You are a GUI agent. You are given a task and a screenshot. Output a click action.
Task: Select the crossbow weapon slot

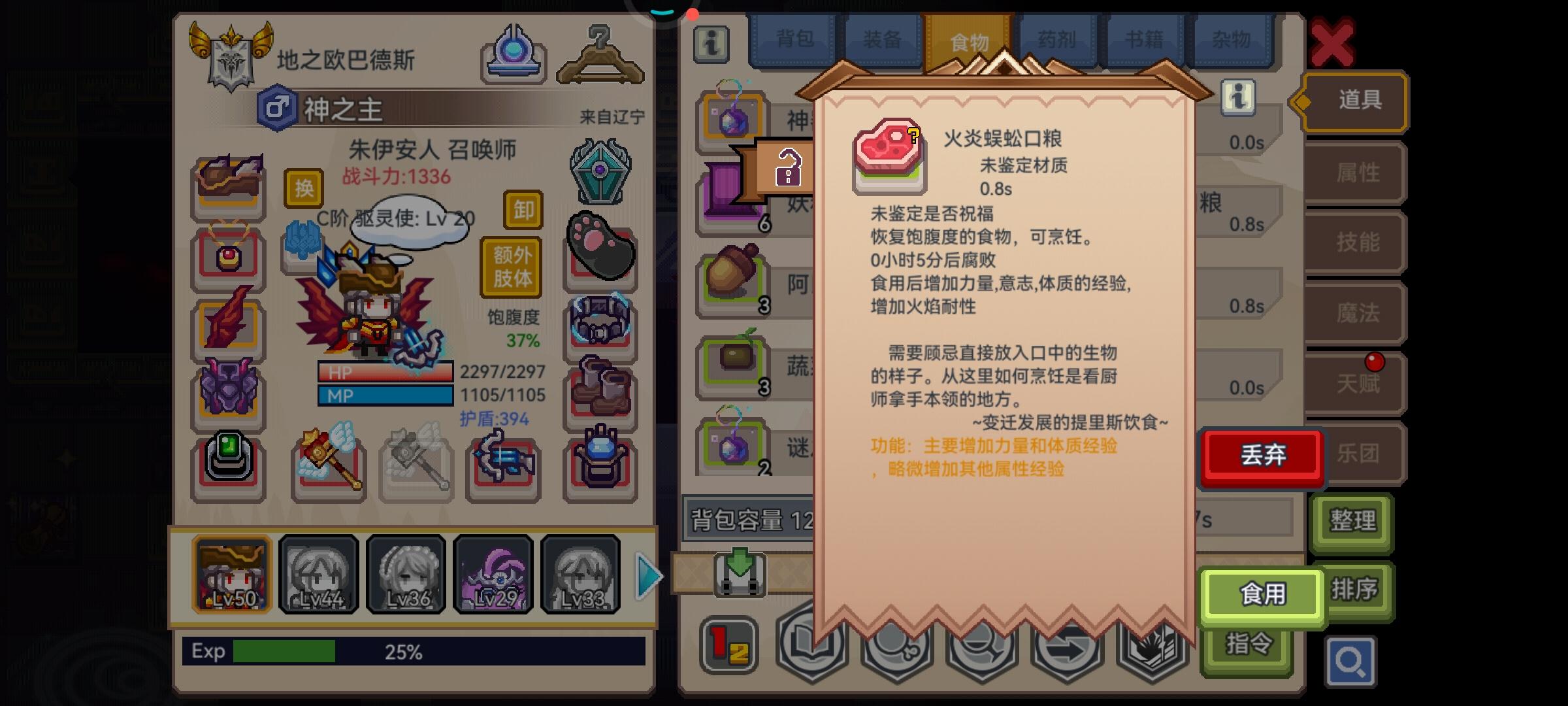[x=502, y=465]
